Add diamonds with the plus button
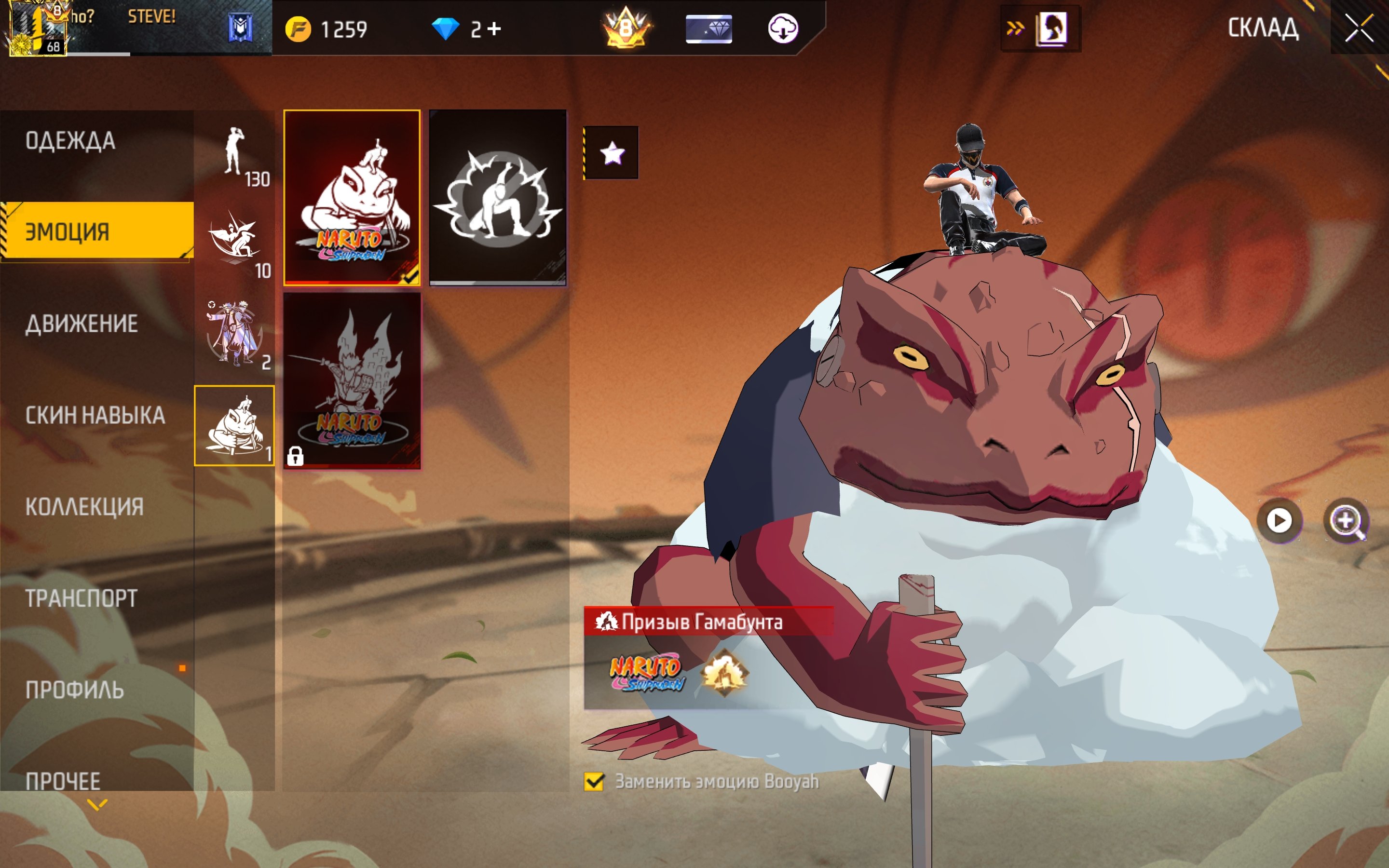Image resolution: width=1389 pixels, height=868 pixels. pyautogui.click(x=494, y=29)
